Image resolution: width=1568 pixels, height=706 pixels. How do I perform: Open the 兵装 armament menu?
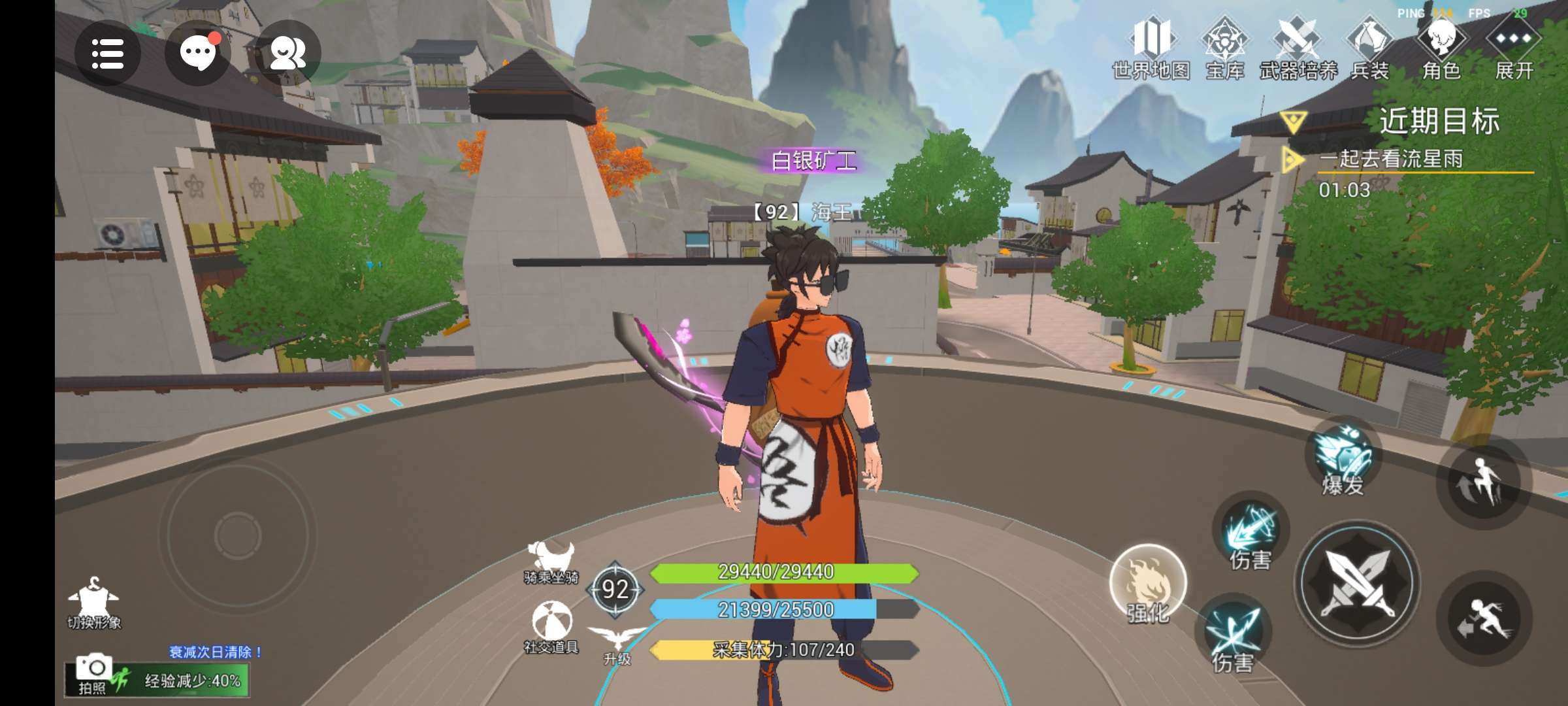[1369, 49]
